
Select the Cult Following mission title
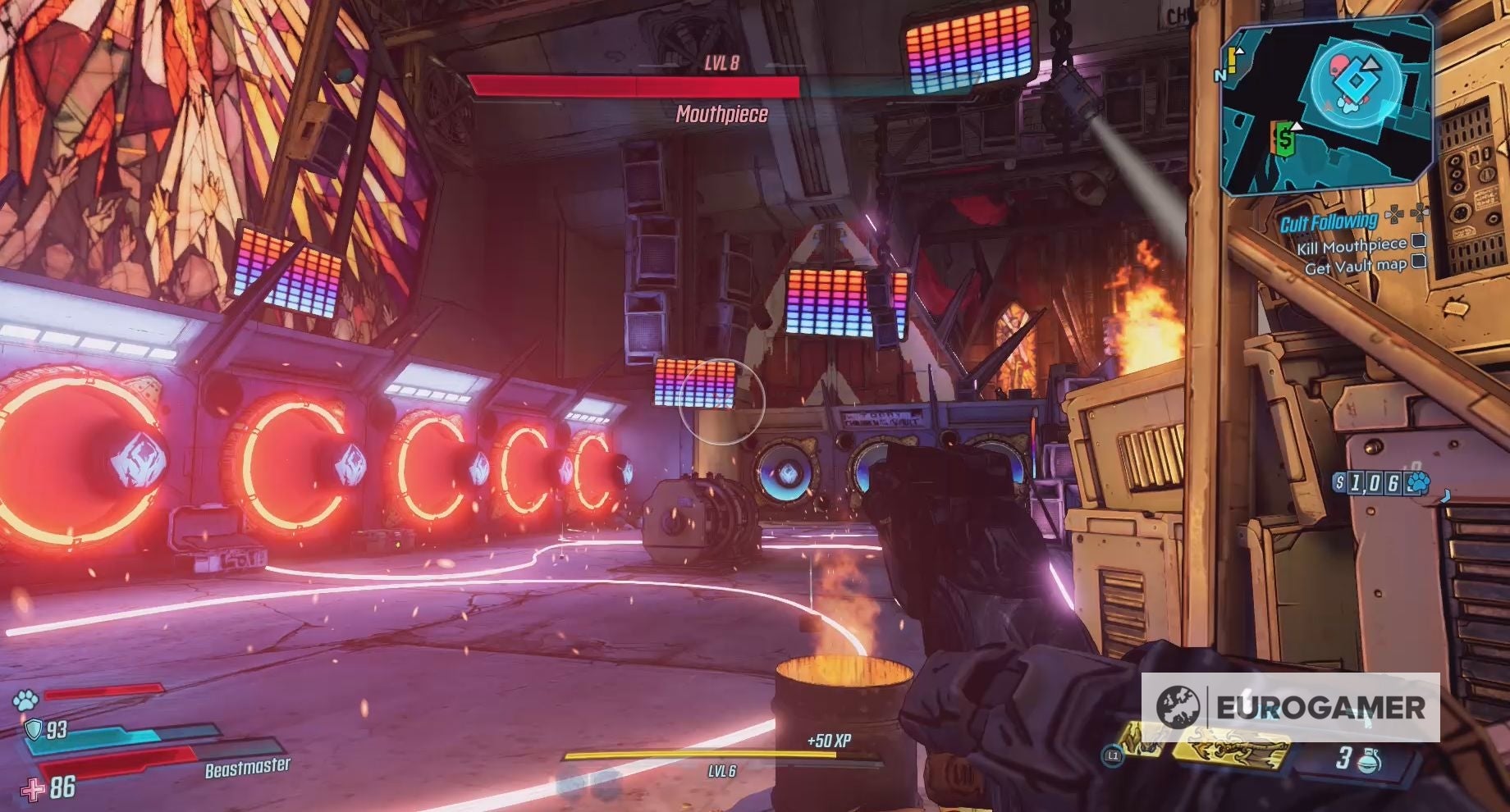pyautogui.click(x=1329, y=222)
